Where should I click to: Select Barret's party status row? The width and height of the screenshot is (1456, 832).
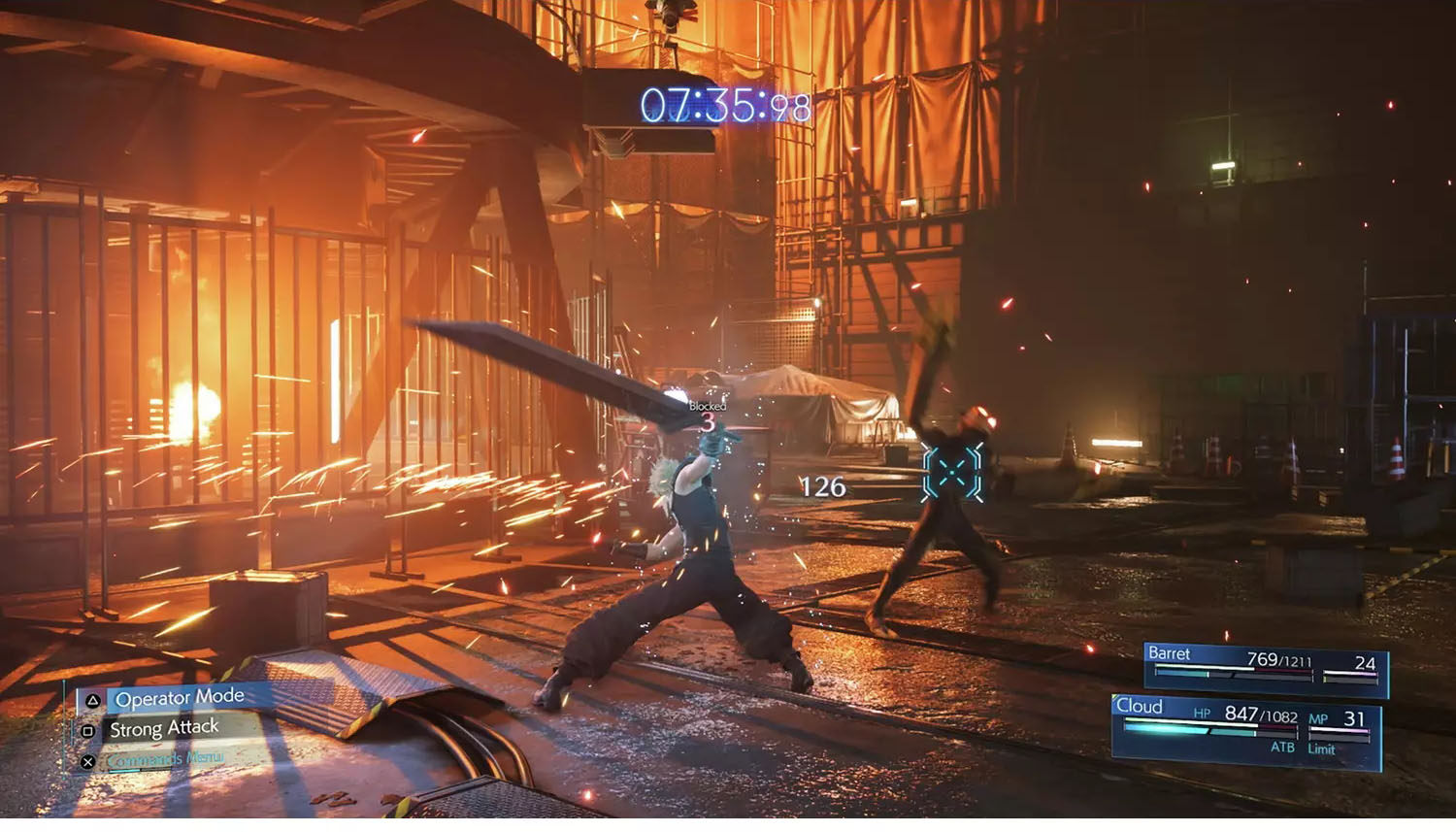point(1264,666)
